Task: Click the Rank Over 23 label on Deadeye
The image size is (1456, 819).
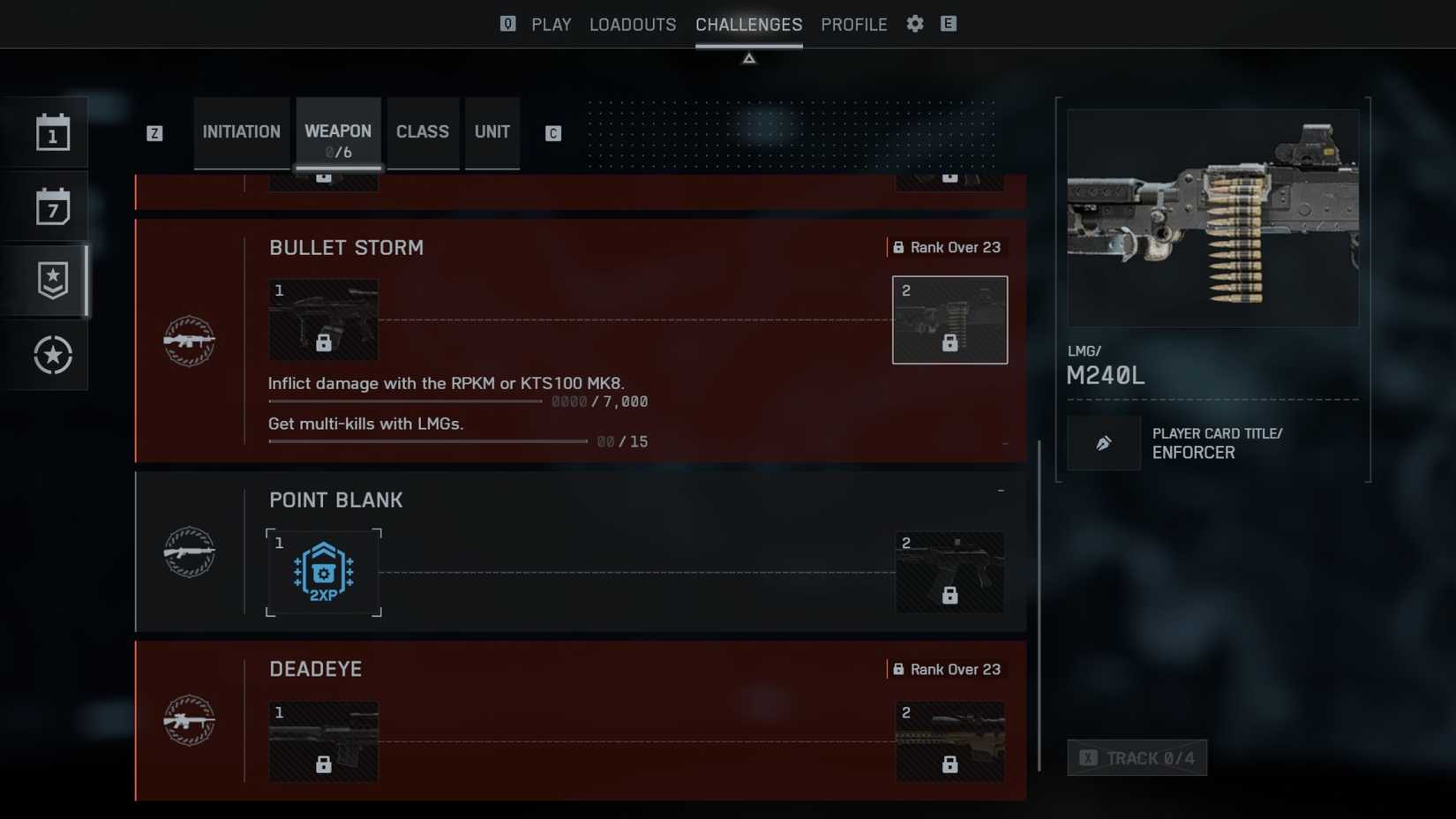Action: pos(948,669)
